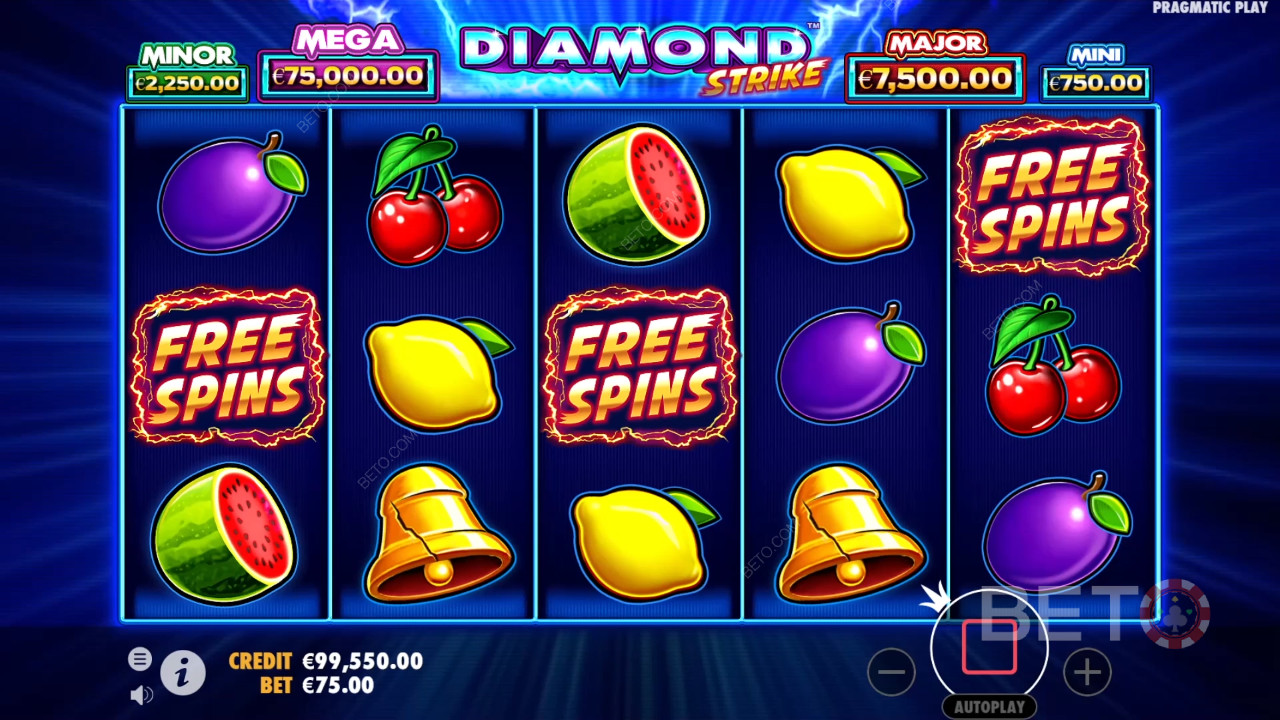The height and width of the screenshot is (720, 1280).
Task: Open the hamburger menu icon
Action: [x=140, y=658]
